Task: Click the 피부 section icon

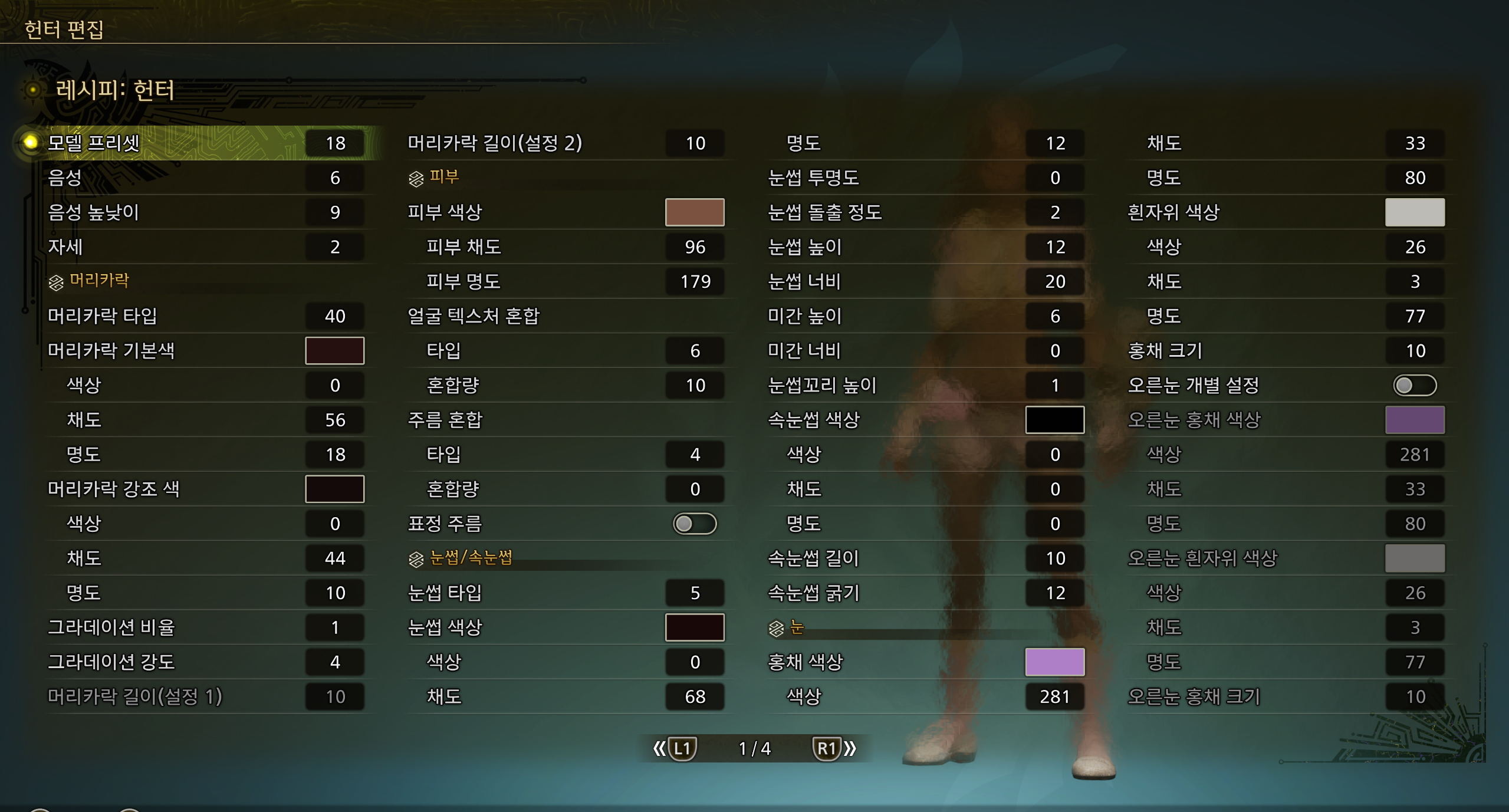Action: tap(417, 177)
